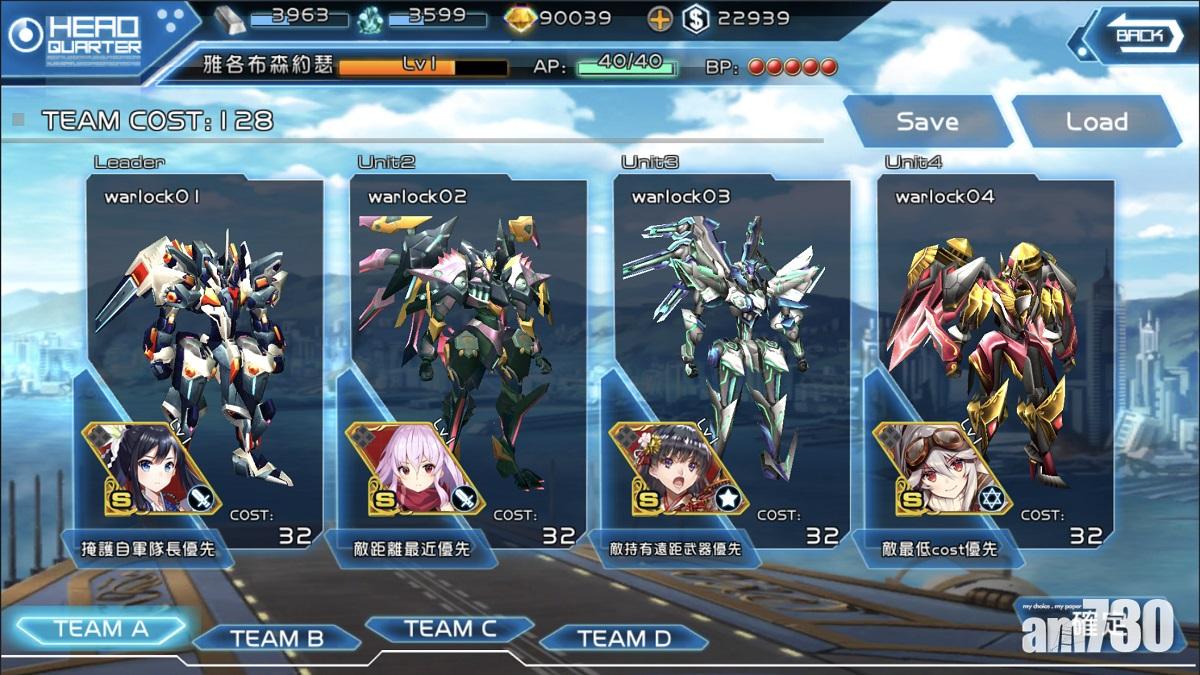Save the current team setup
Screen dimensions: 1200x675
[926, 122]
